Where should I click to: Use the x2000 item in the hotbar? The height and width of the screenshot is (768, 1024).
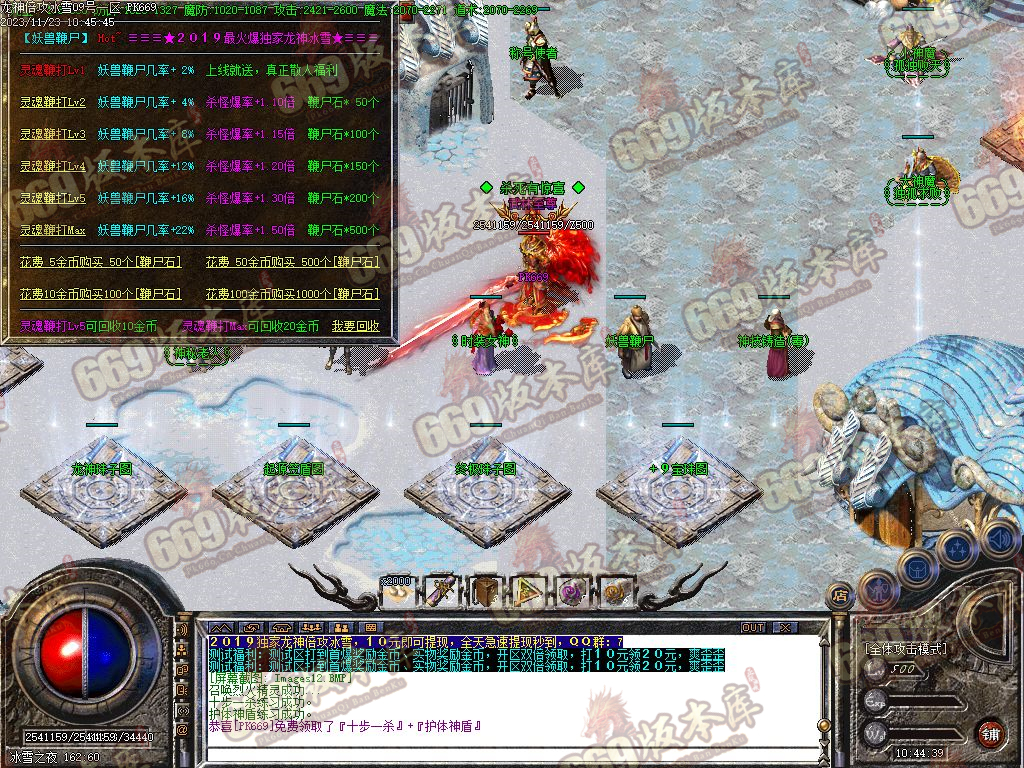(x=397, y=591)
